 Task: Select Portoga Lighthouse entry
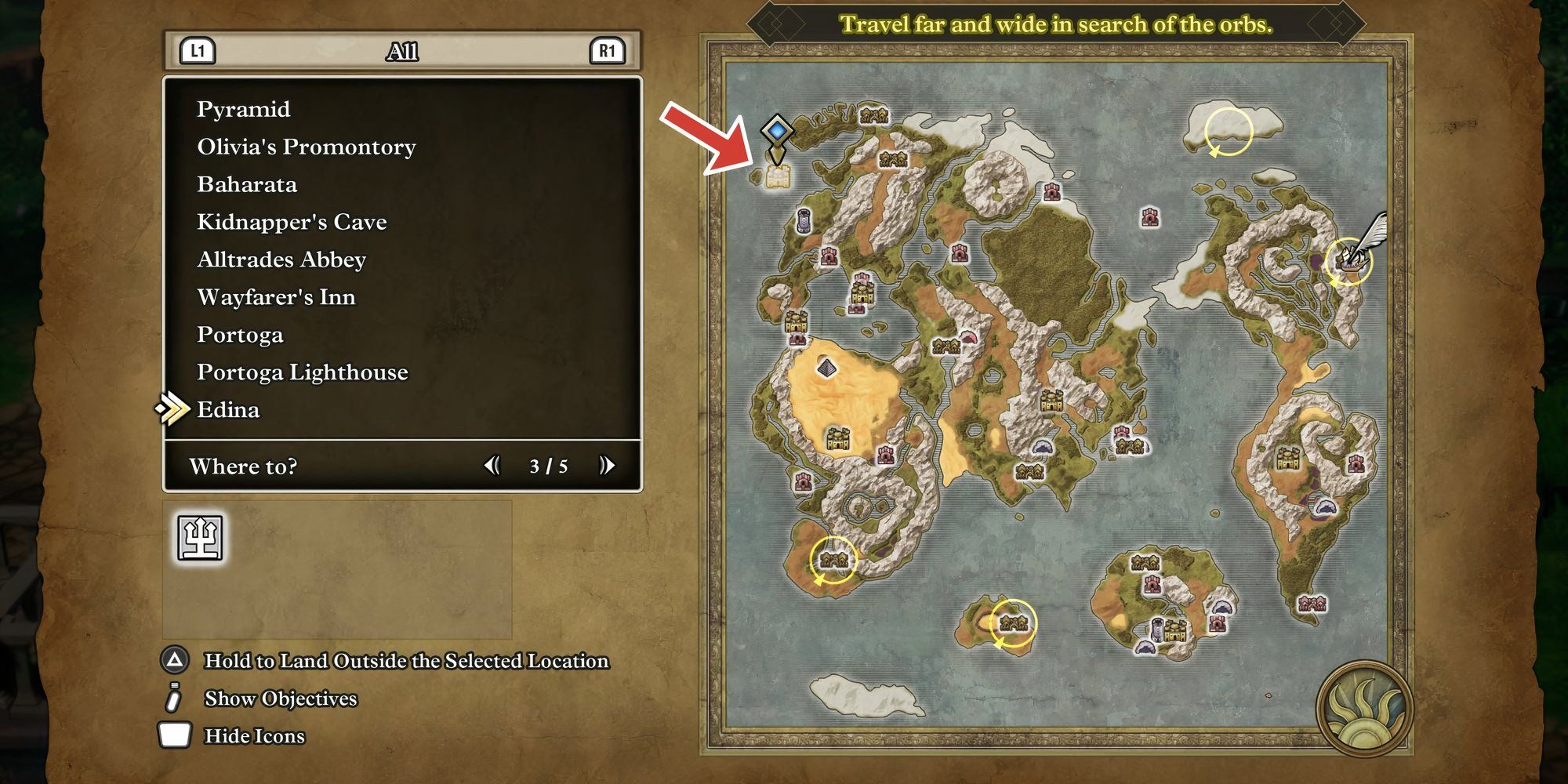click(302, 372)
